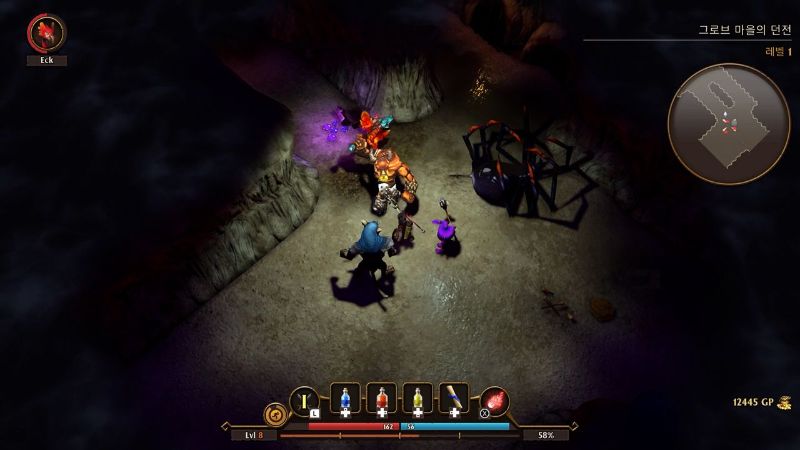Screen dimensions: 800x450
Task: Click the glowing sword skill icon
Action: point(304,400)
